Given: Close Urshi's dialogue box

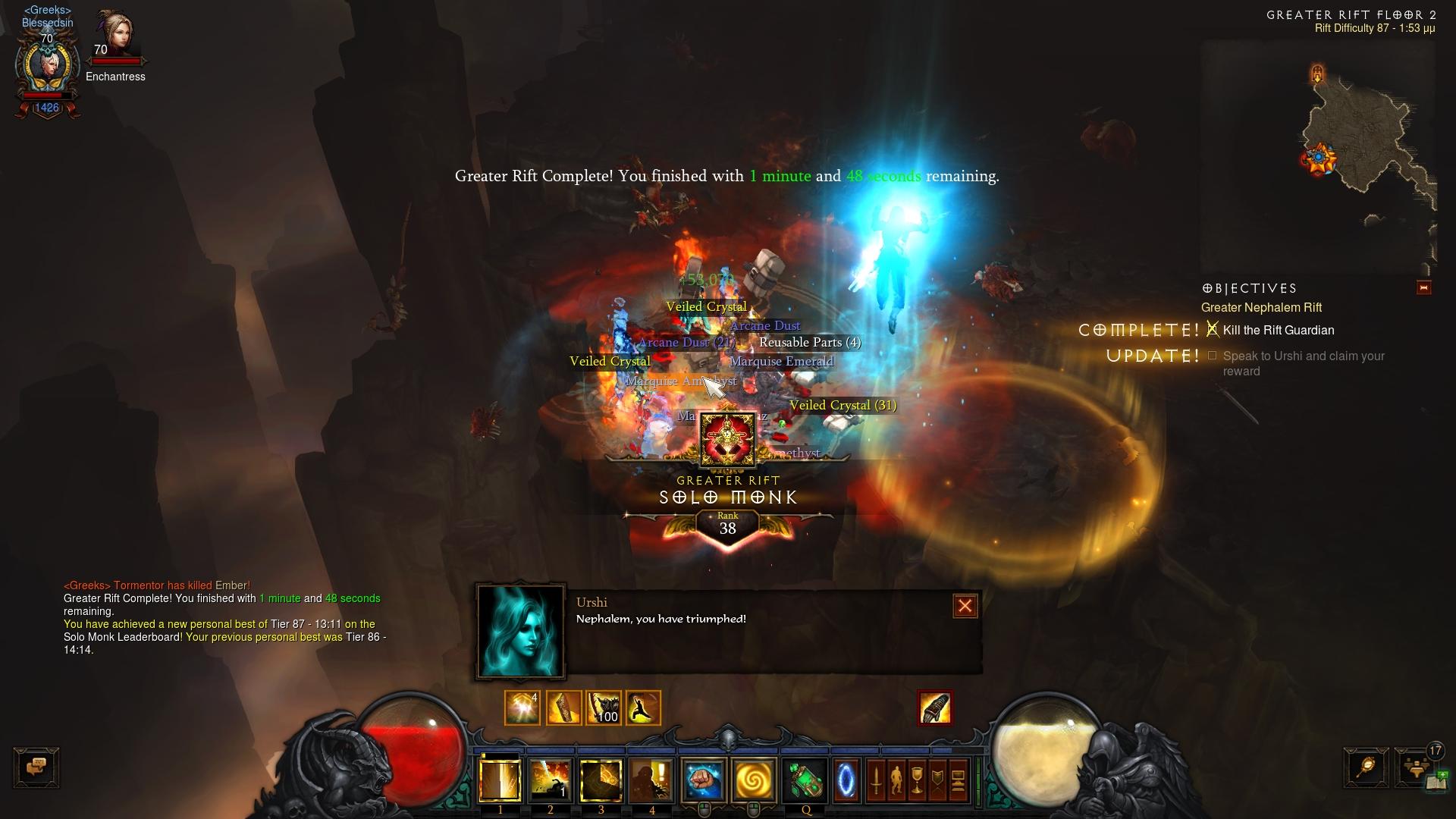Looking at the screenshot, I should [965, 606].
